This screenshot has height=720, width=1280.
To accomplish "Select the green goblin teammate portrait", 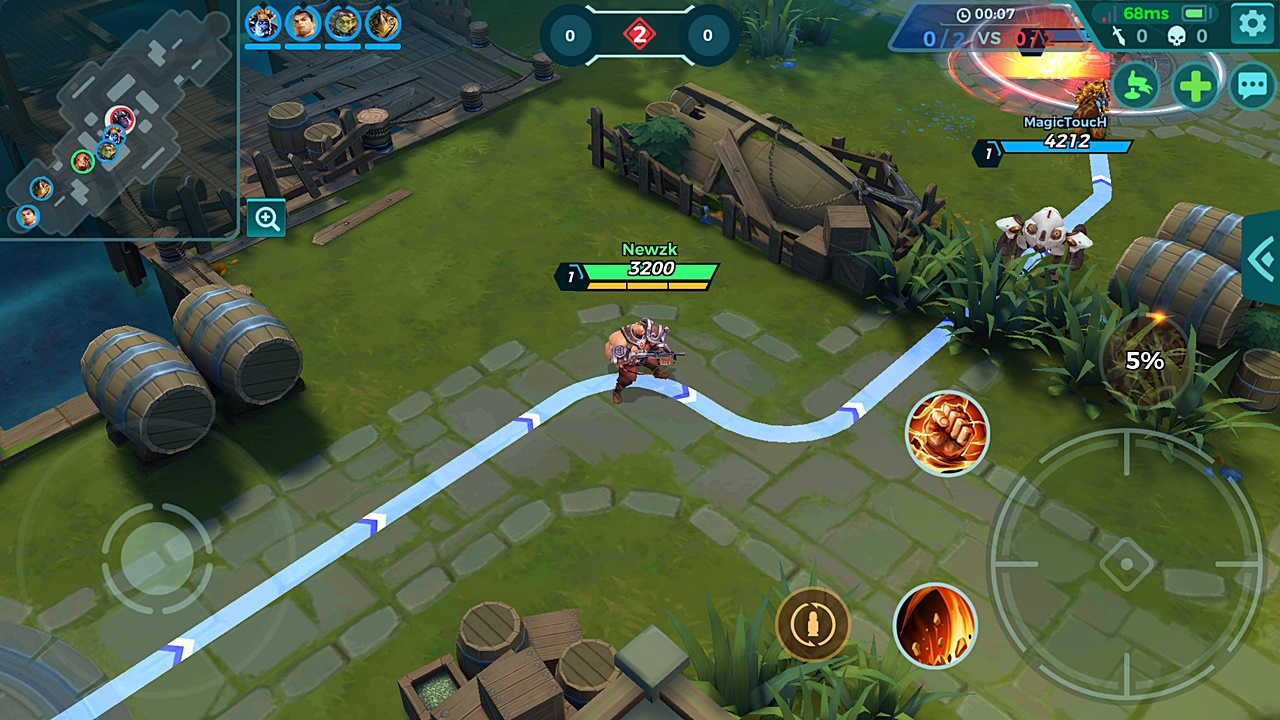I will click(343, 23).
